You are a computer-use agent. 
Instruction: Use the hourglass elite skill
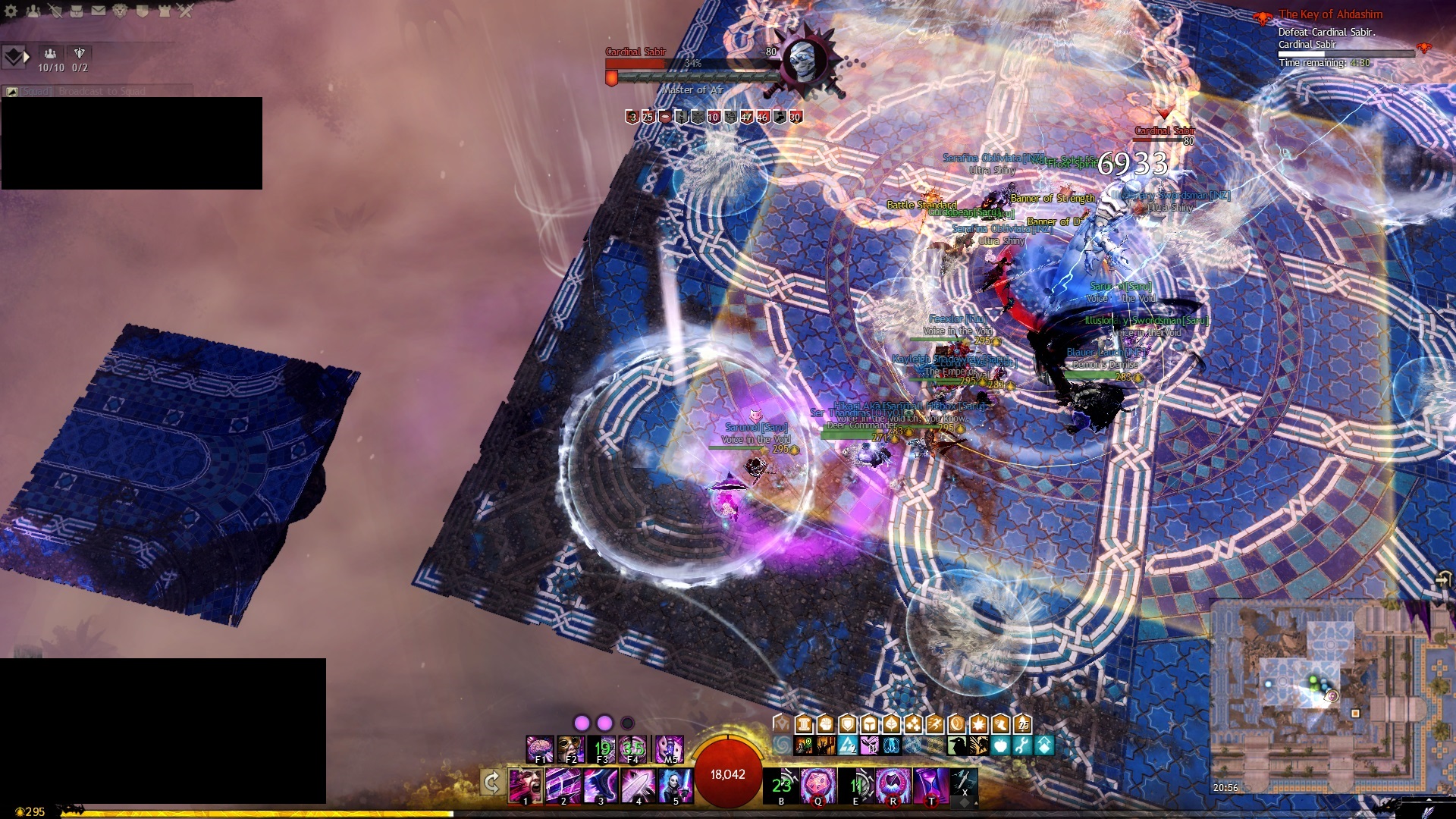click(x=930, y=785)
